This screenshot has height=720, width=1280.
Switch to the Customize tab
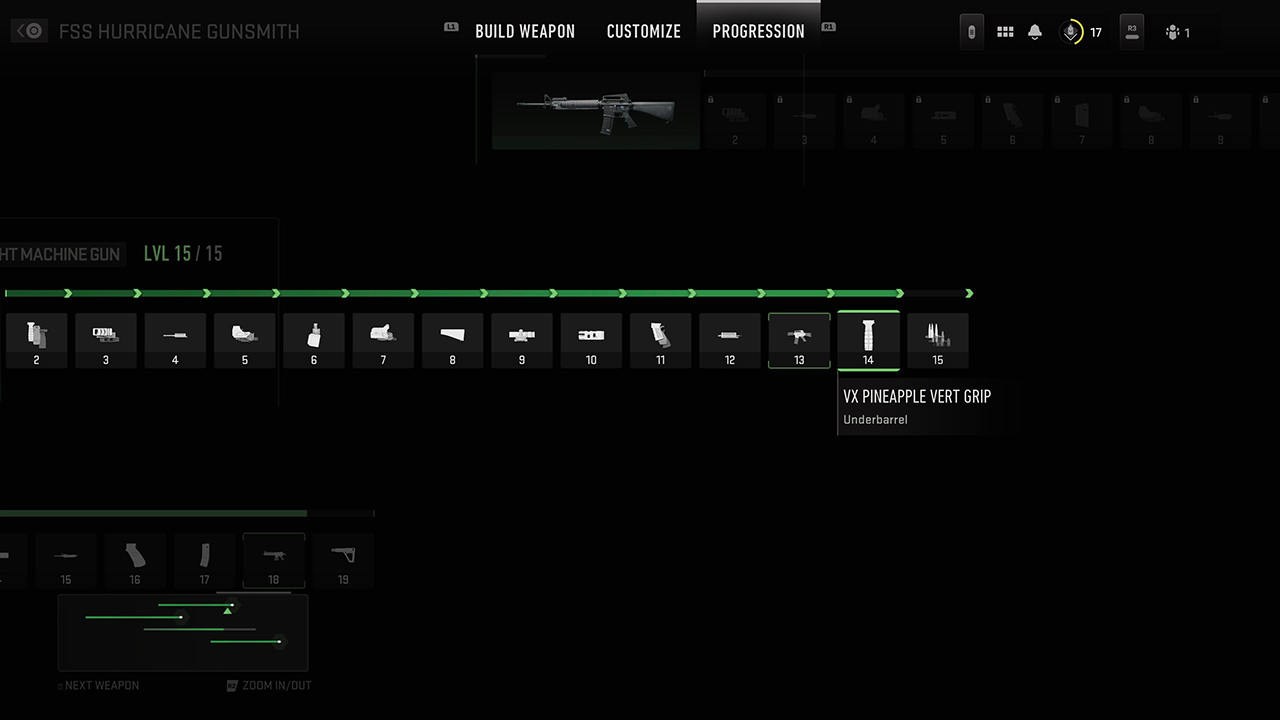643,31
